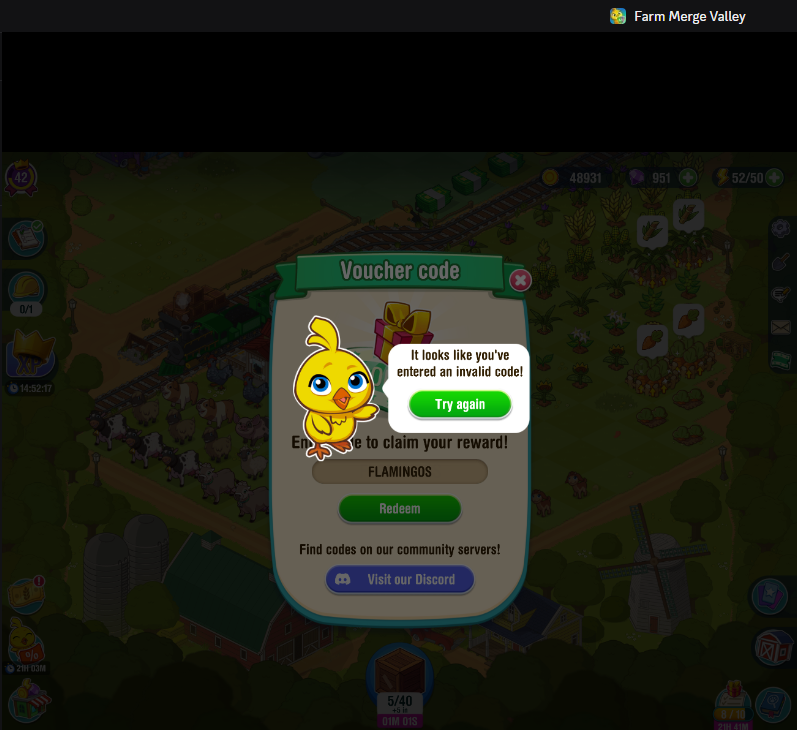
Task: Refill energy using the plus button
Action: tap(774, 178)
